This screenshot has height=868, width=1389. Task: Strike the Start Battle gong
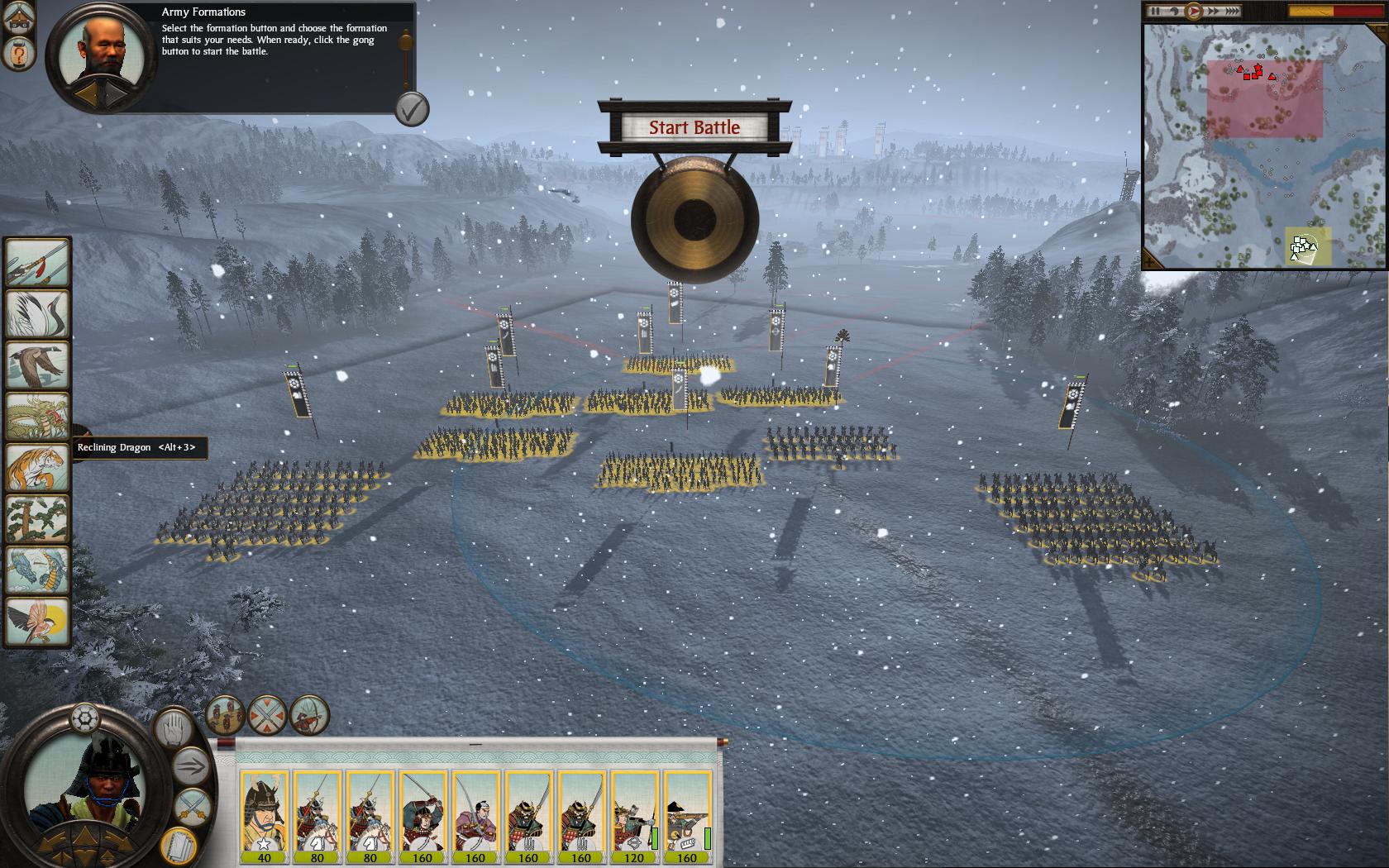[x=694, y=220]
